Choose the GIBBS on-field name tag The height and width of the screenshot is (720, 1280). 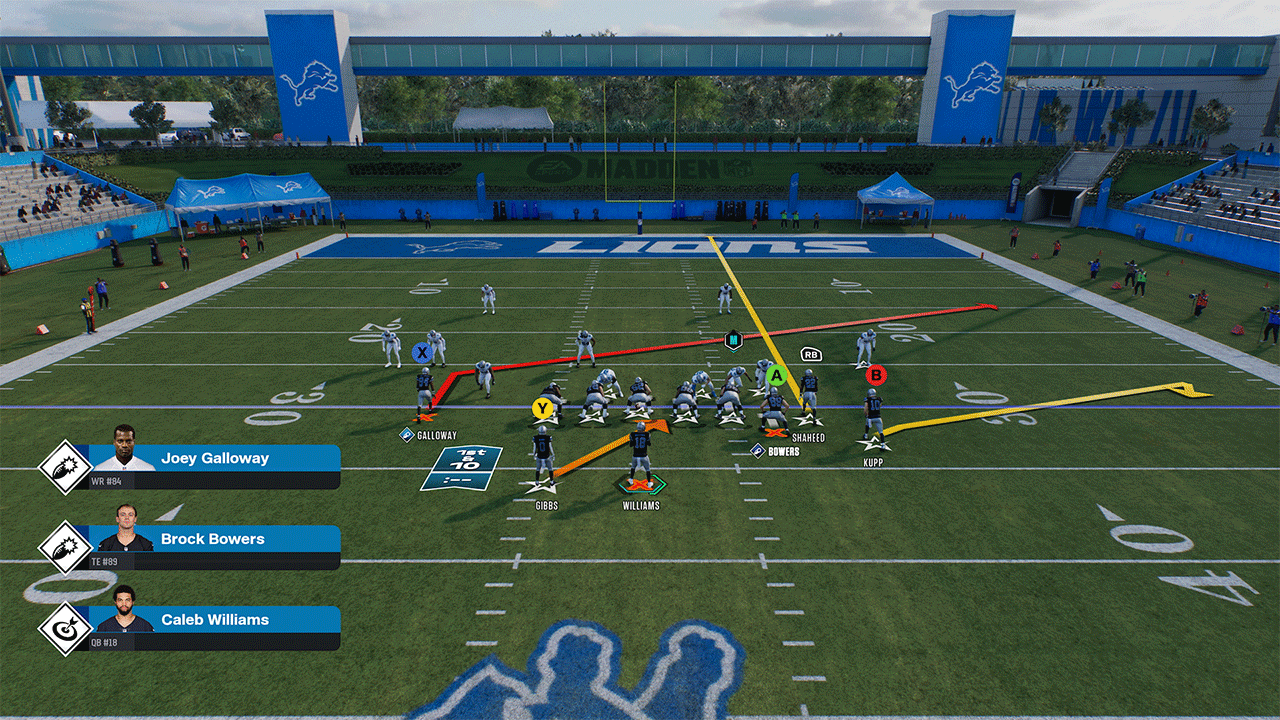pyautogui.click(x=546, y=506)
